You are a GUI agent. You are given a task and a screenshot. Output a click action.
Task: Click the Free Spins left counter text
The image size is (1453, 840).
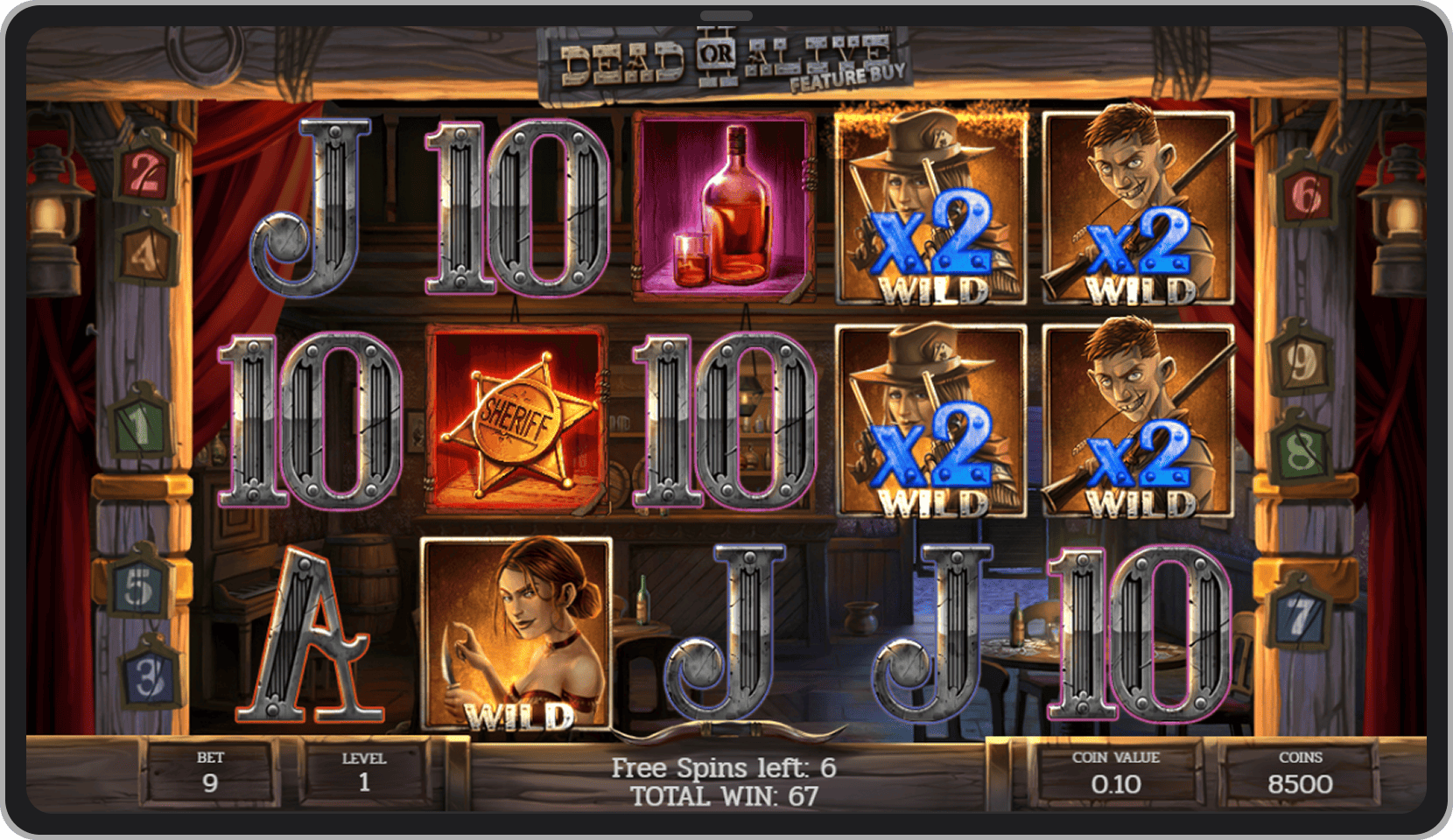(724, 767)
